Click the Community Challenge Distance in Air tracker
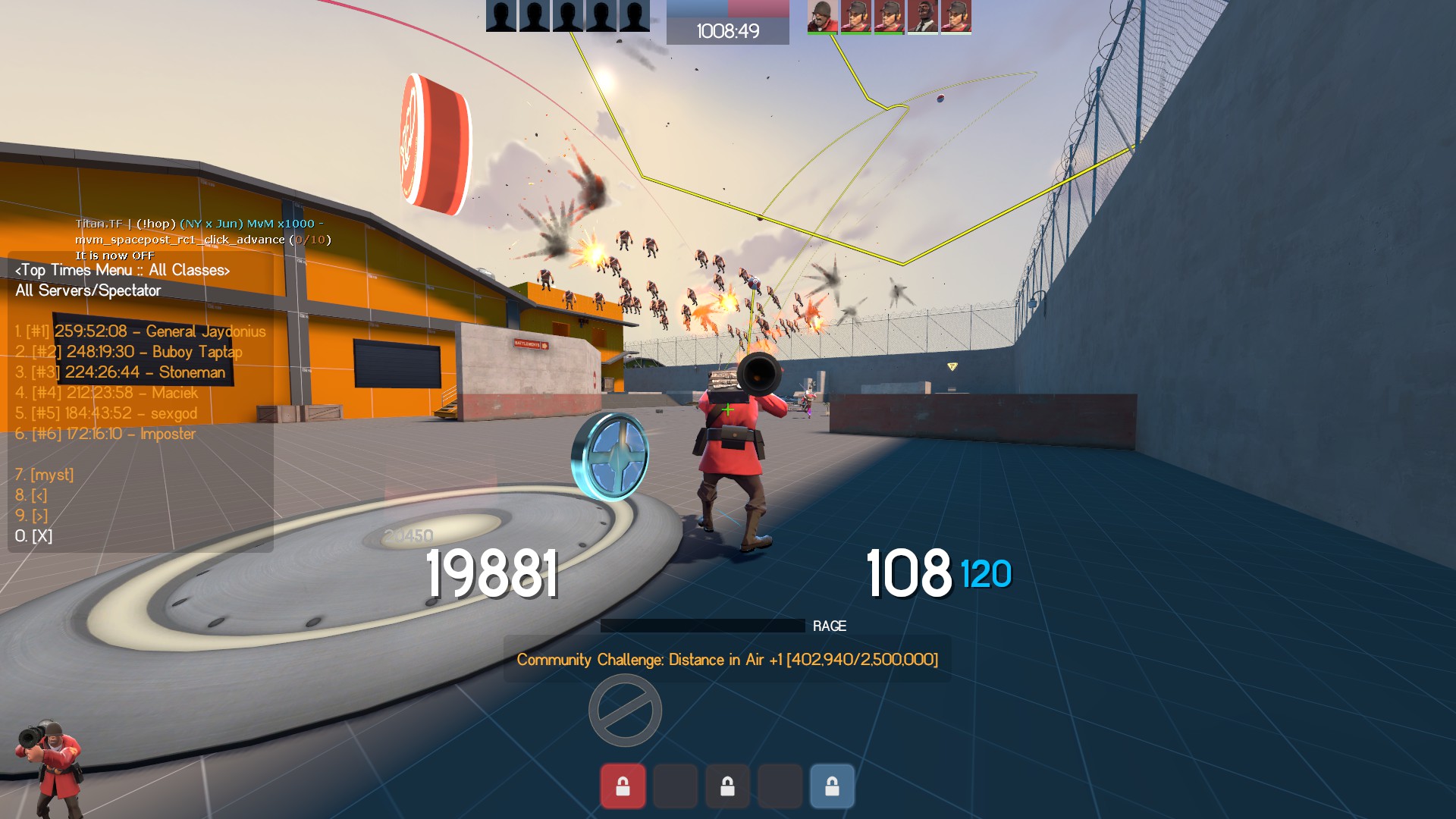The height and width of the screenshot is (819, 1456). pyautogui.click(x=727, y=660)
